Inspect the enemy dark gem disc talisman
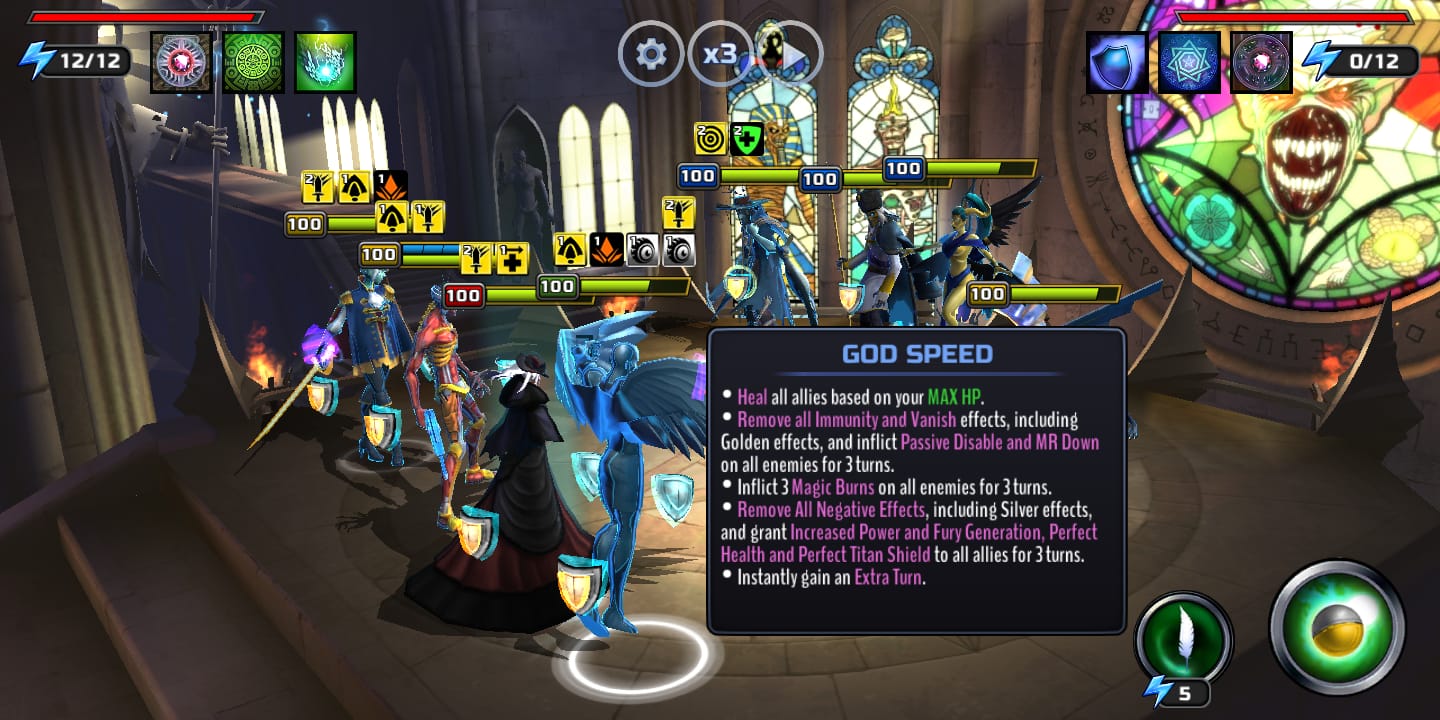1440x720 pixels. pyautogui.click(x=1261, y=62)
